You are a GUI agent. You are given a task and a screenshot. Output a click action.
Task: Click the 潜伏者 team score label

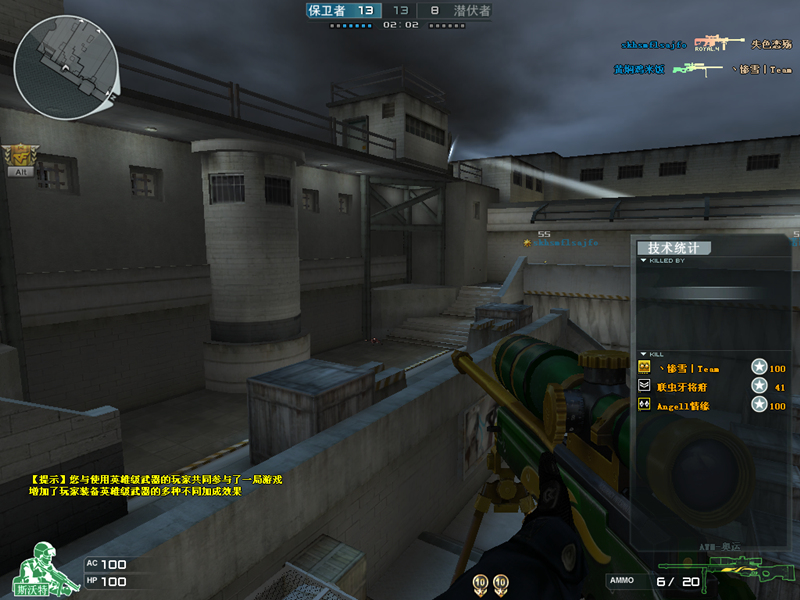tap(470, 11)
